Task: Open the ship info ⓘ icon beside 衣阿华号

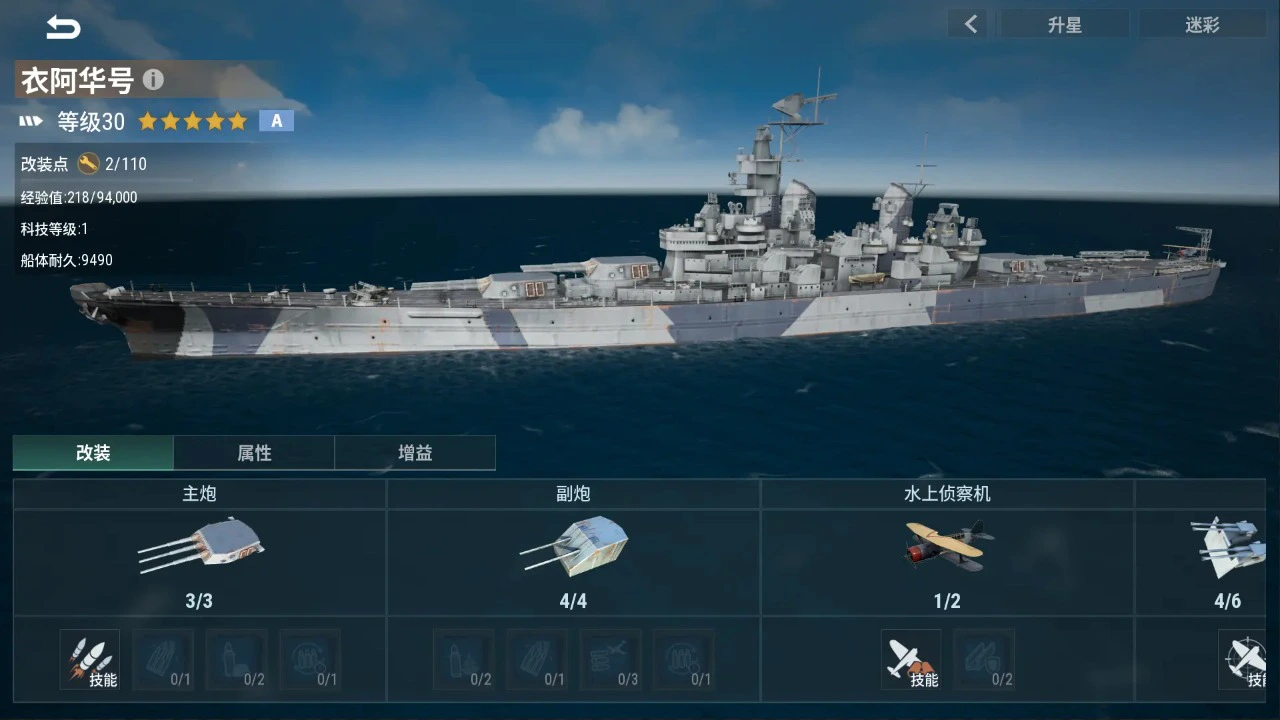Action: [153, 79]
